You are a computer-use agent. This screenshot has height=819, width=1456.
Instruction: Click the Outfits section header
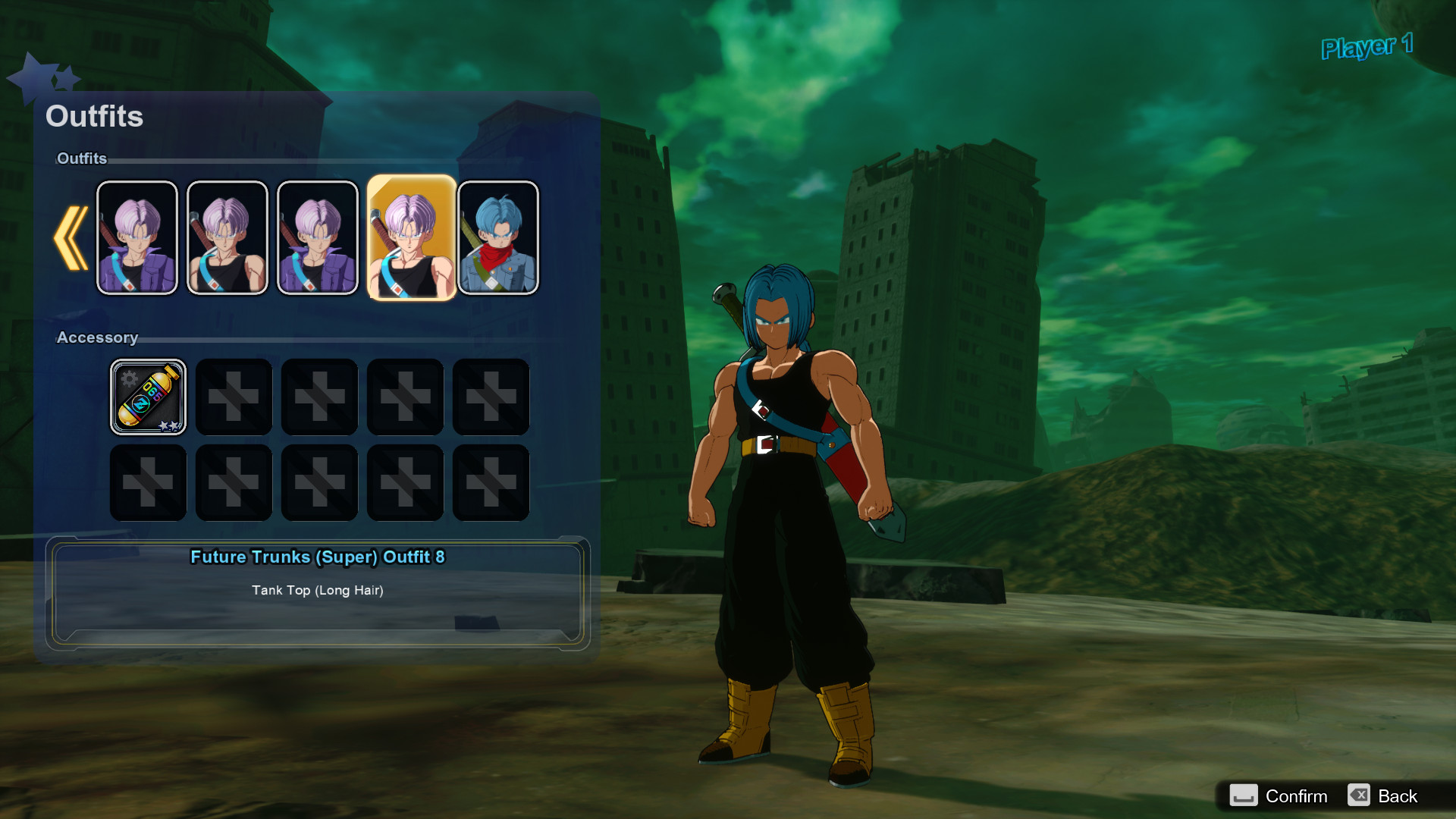pyautogui.click(x=82, y=159)
